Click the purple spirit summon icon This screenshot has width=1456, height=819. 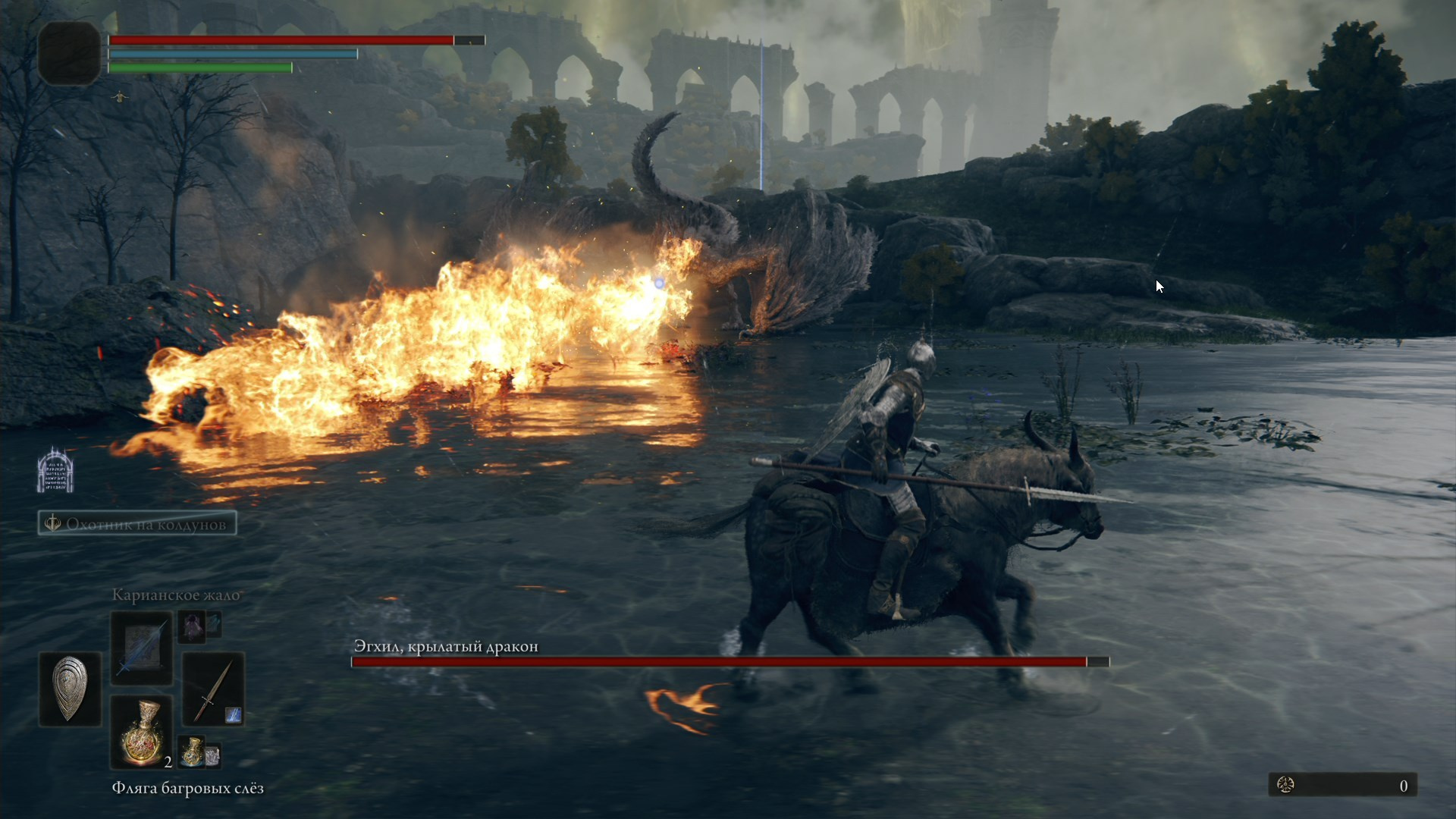tap(191, 628)
